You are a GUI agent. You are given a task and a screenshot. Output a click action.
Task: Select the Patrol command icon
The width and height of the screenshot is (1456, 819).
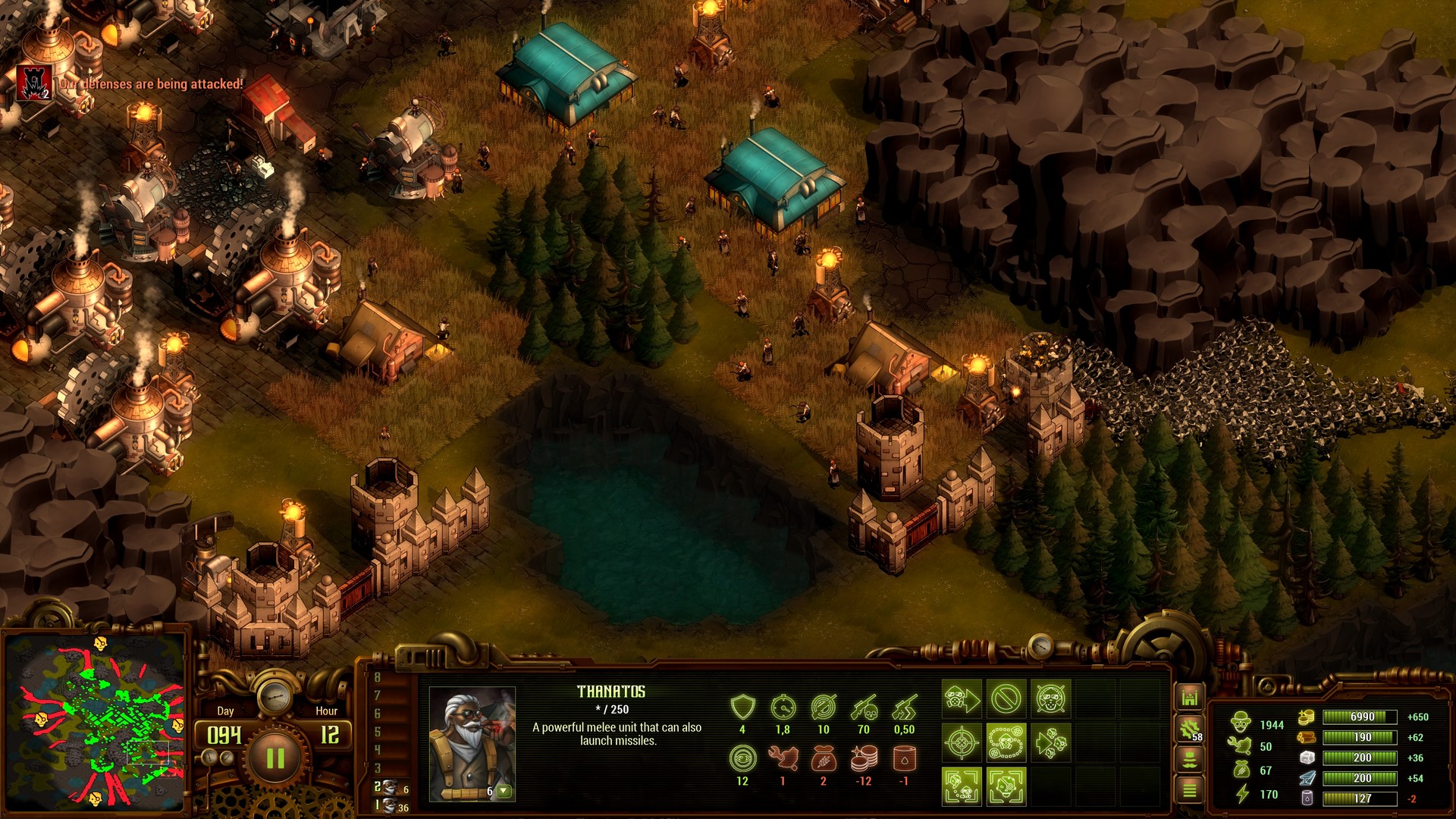1006,743
